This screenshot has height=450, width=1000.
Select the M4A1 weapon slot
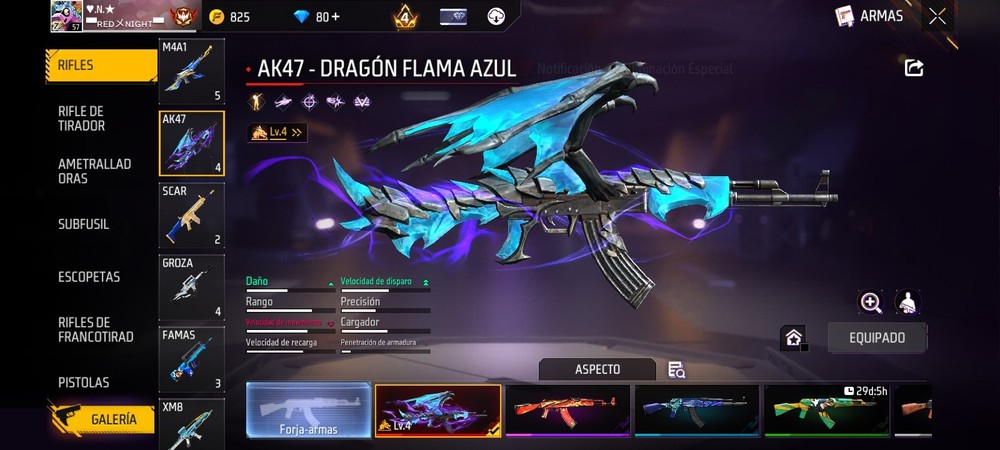(x=191, y=72)
